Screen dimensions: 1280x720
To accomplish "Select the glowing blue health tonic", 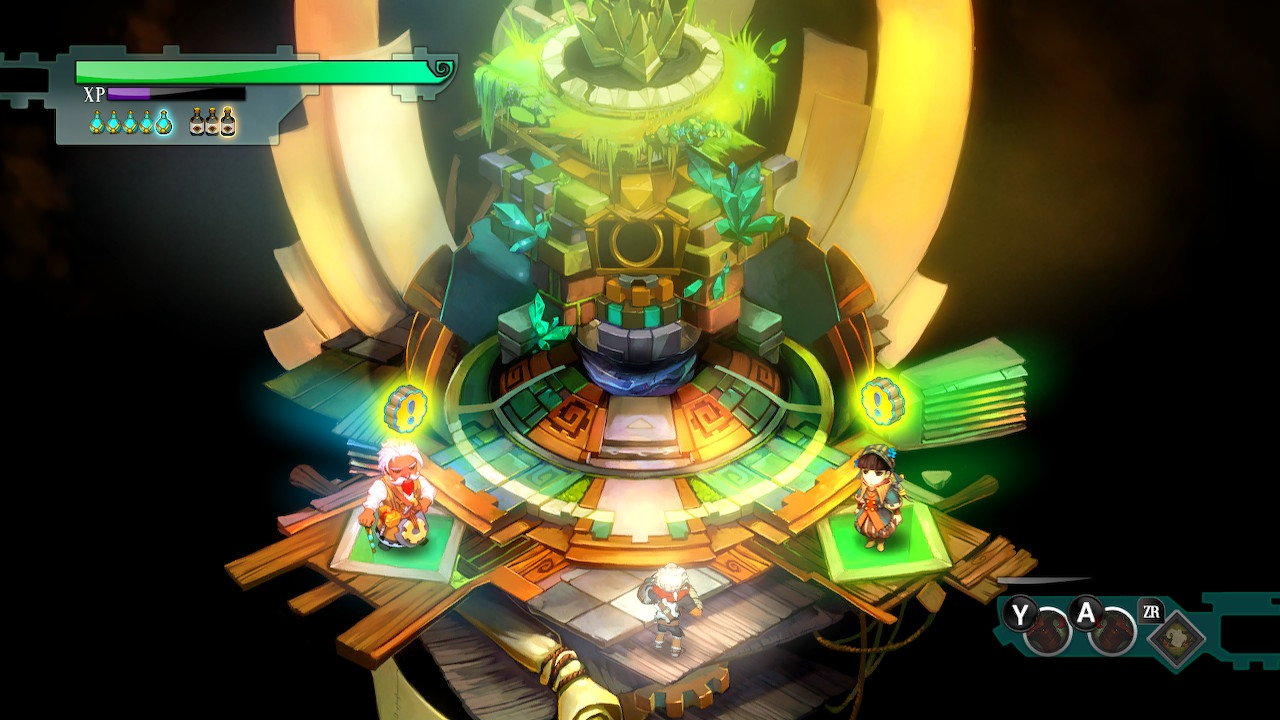I will tap(163, 124).
